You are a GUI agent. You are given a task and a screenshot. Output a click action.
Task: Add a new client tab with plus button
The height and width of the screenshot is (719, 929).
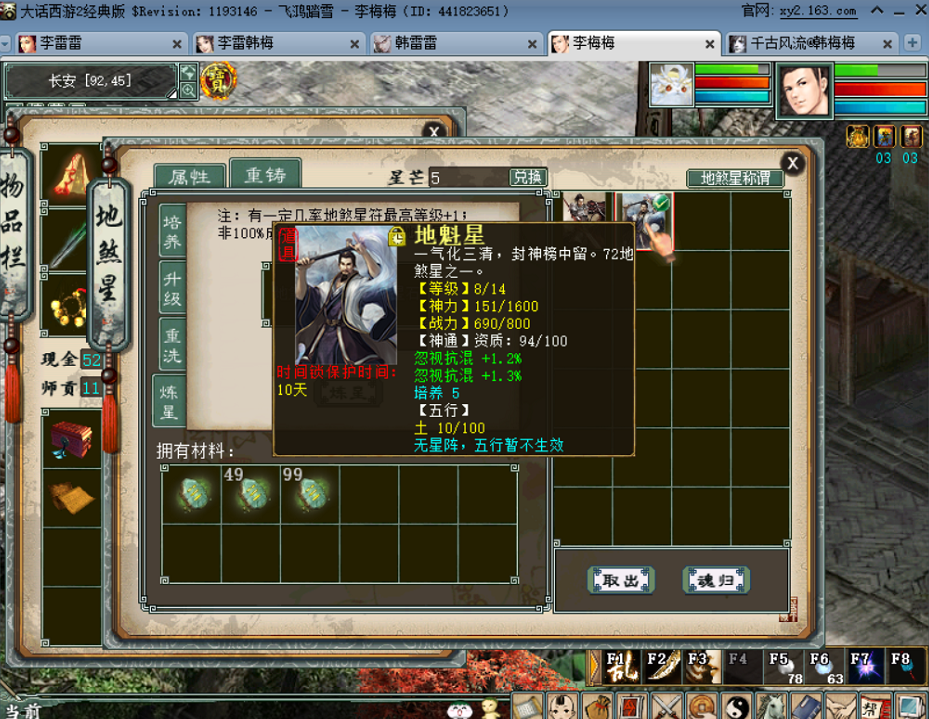tap(912, 43)
